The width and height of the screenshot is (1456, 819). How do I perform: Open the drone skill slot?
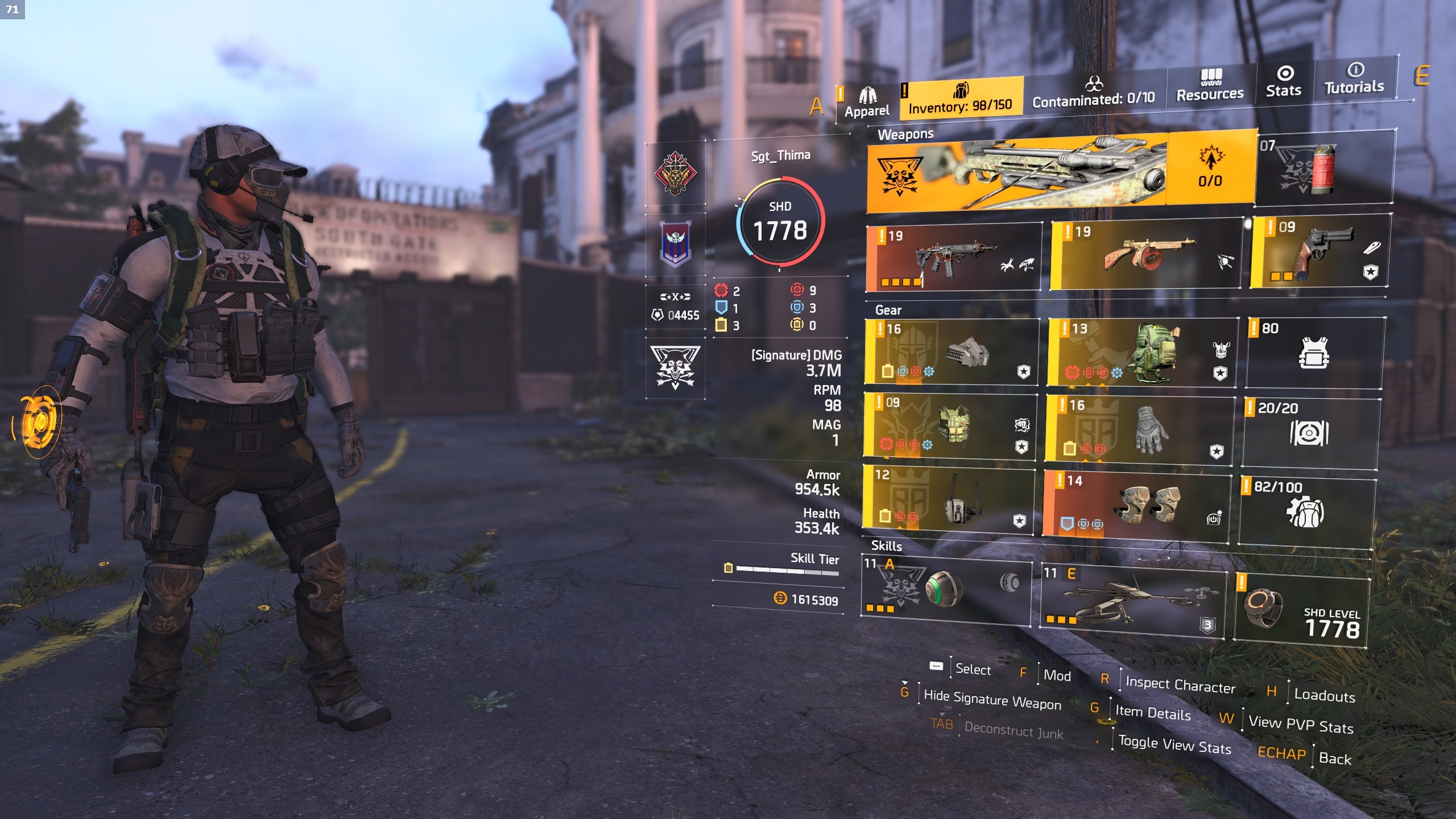[x=1133, y=597]
